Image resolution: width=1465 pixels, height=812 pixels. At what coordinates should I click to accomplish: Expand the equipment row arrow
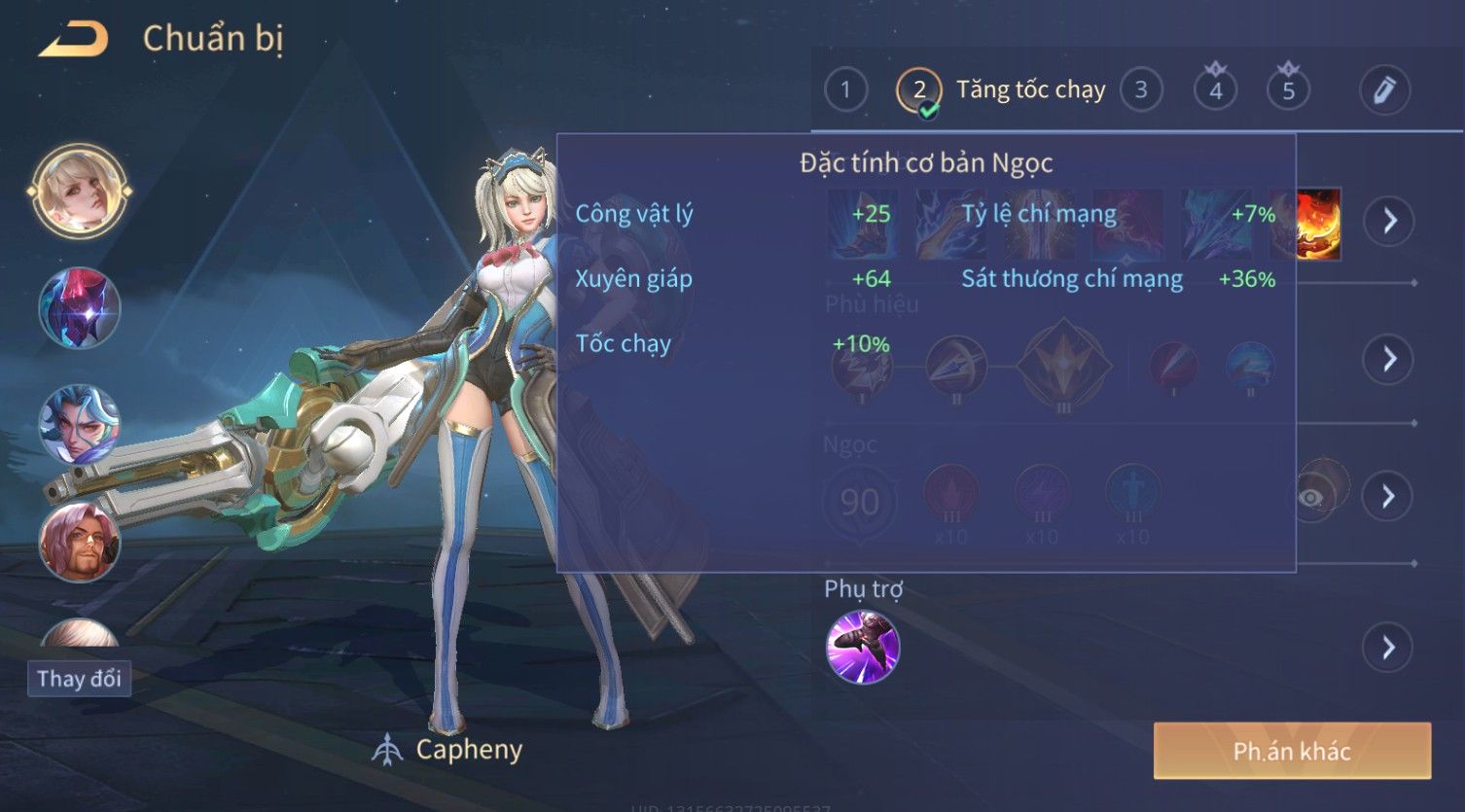pos(1388,222)
